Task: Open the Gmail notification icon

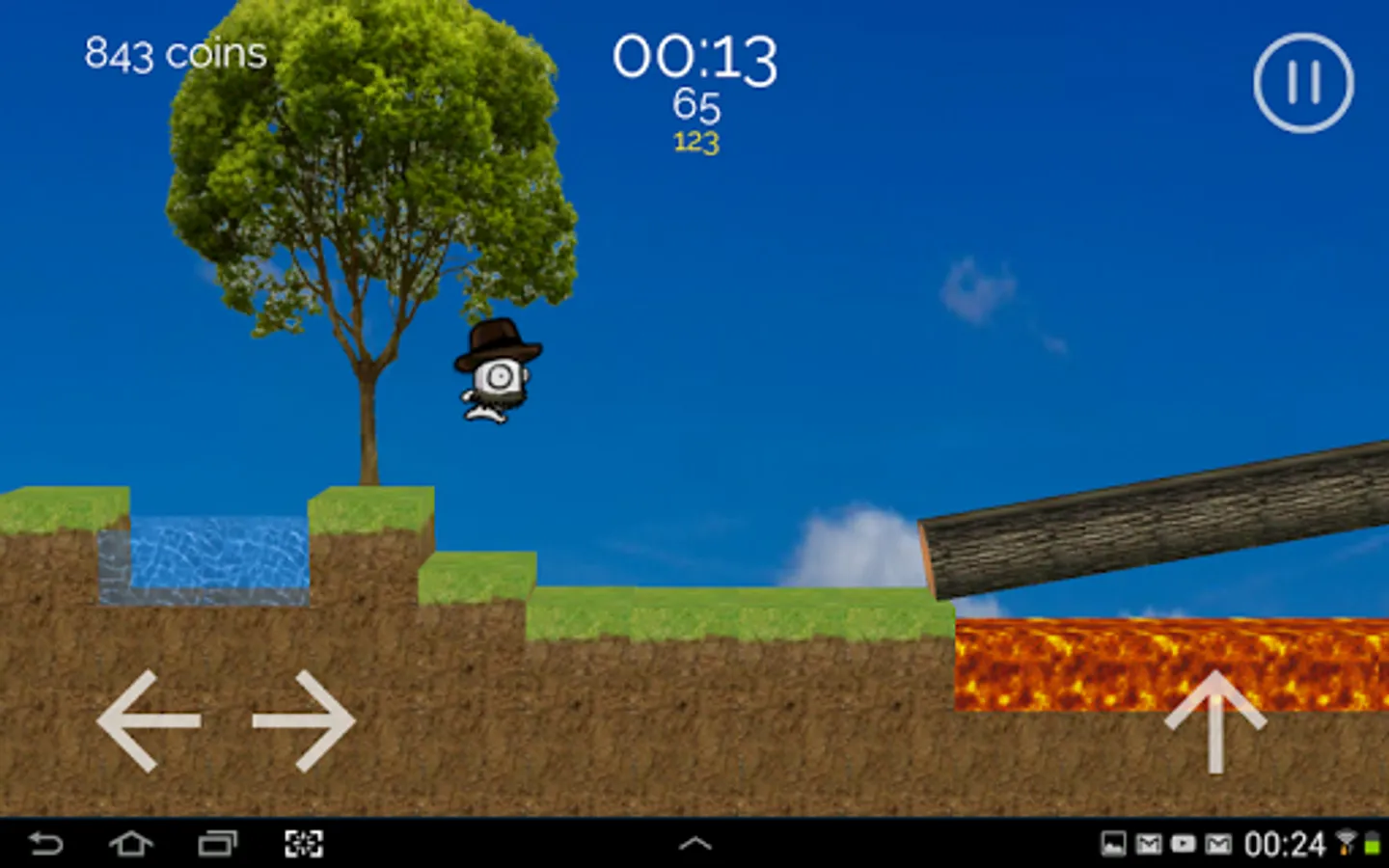Action: pos(1148,843)
